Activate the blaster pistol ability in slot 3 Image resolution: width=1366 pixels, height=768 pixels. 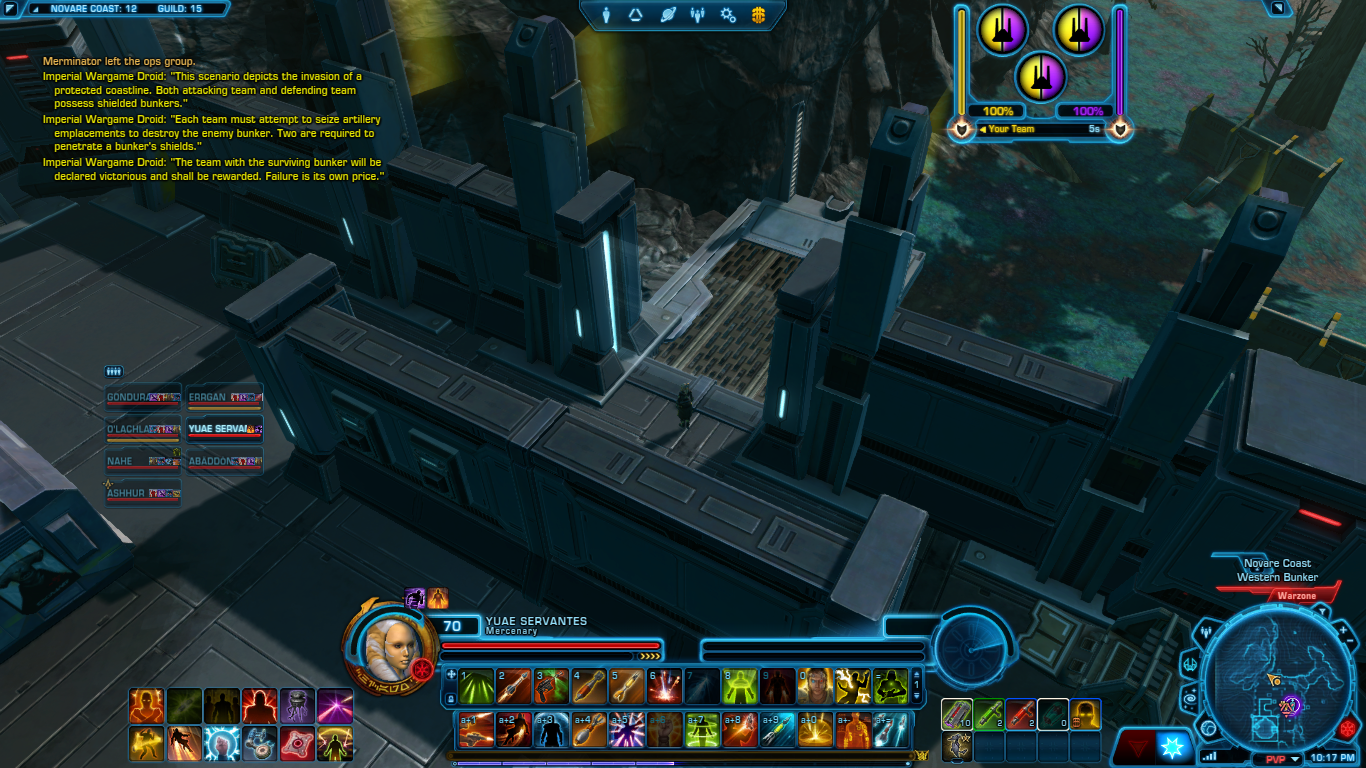click(551, 686)
